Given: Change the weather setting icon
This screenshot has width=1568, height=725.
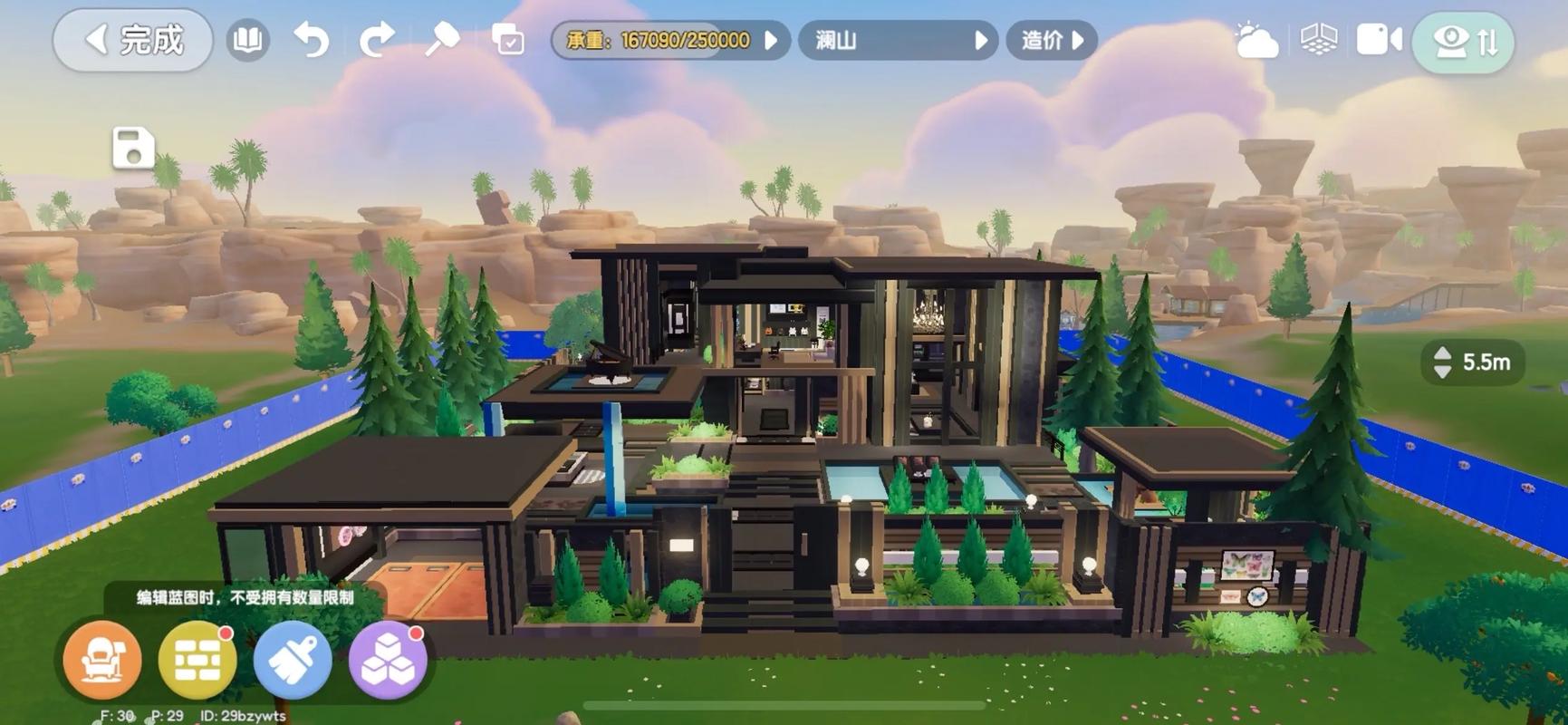Looking at the screenshot, I should click(1255, 41).
